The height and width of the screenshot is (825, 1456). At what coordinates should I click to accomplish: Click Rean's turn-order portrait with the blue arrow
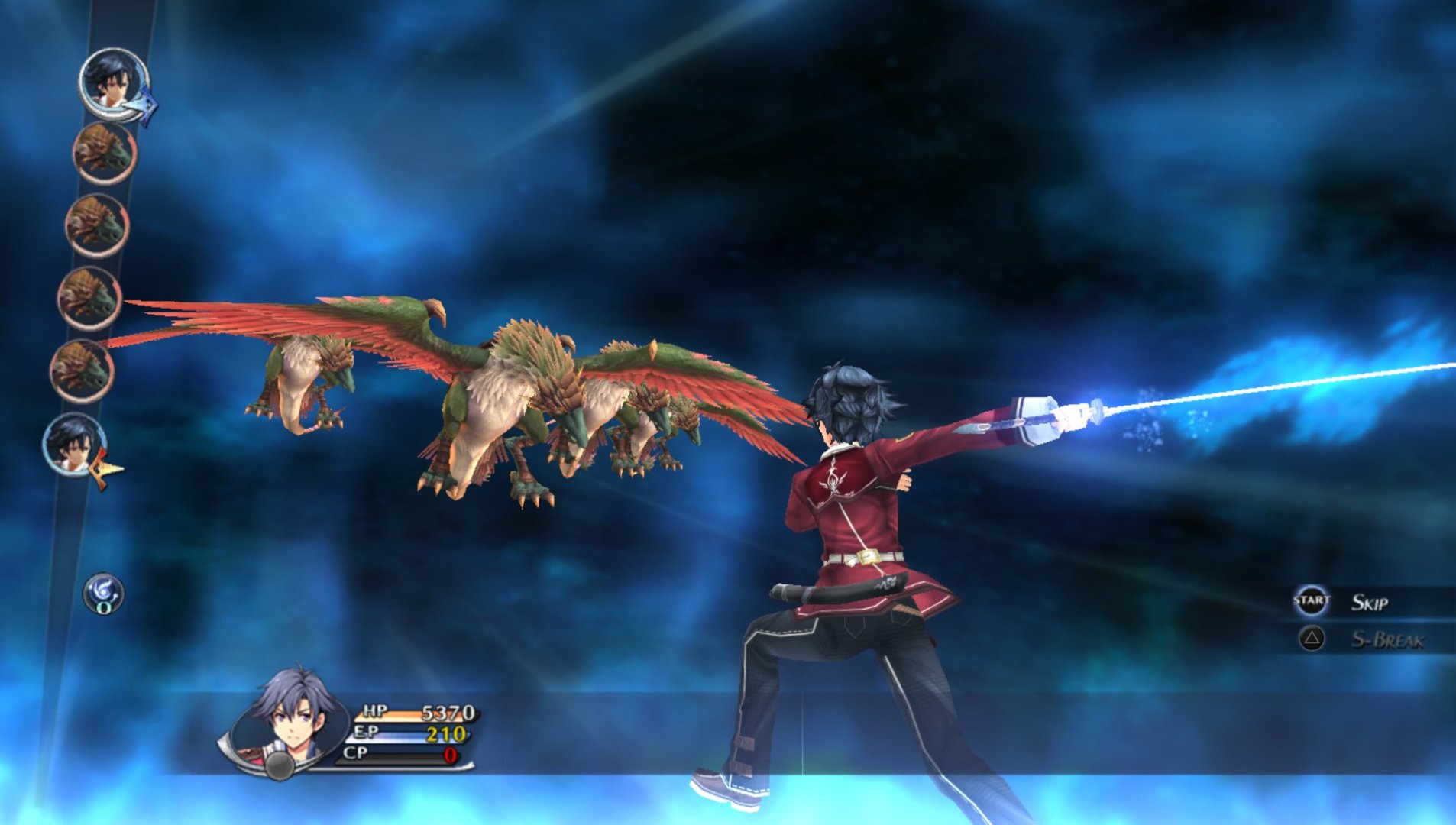[x=114, y=84]
